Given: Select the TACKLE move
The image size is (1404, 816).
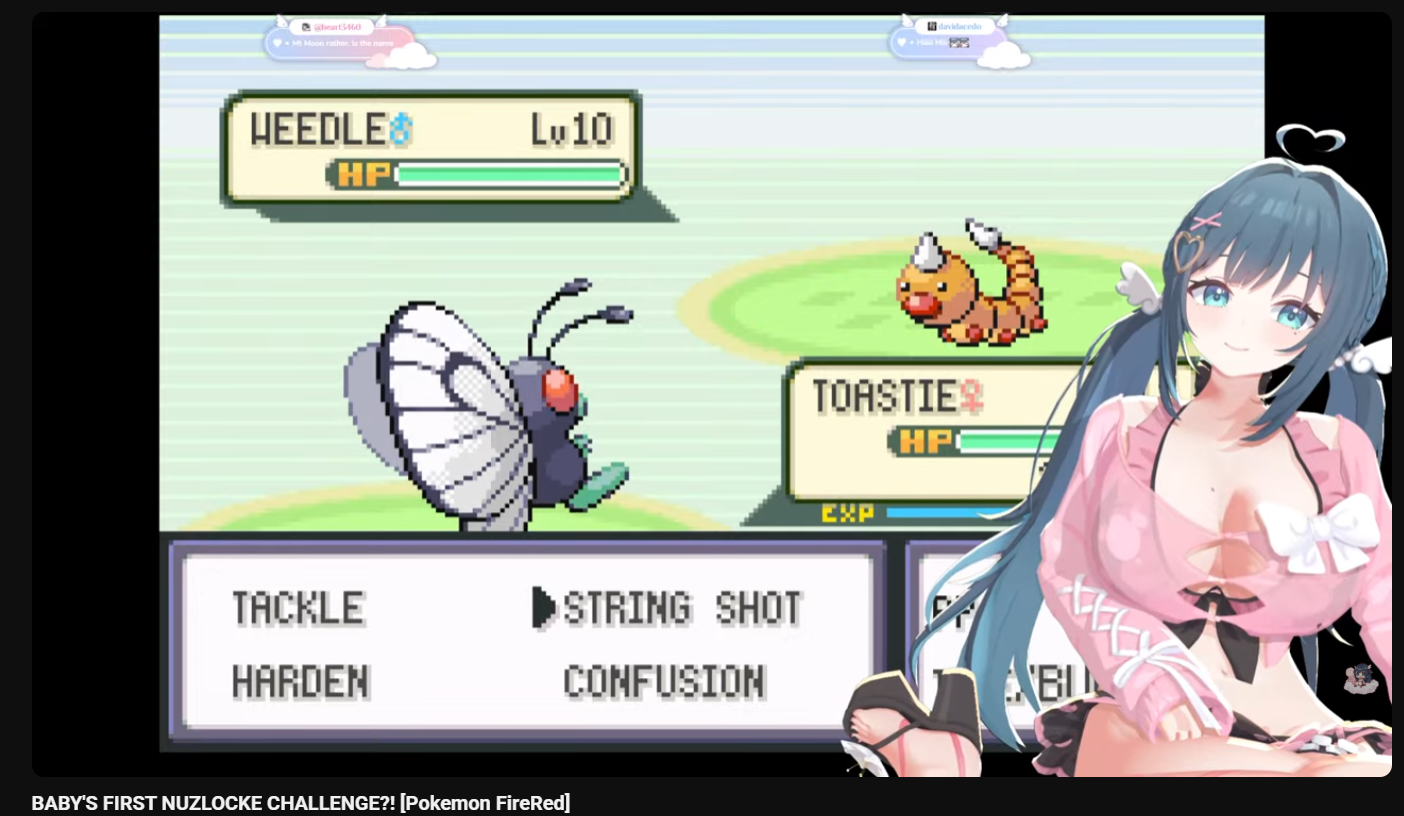Looking at the screenshot, I should pos(297,608).
